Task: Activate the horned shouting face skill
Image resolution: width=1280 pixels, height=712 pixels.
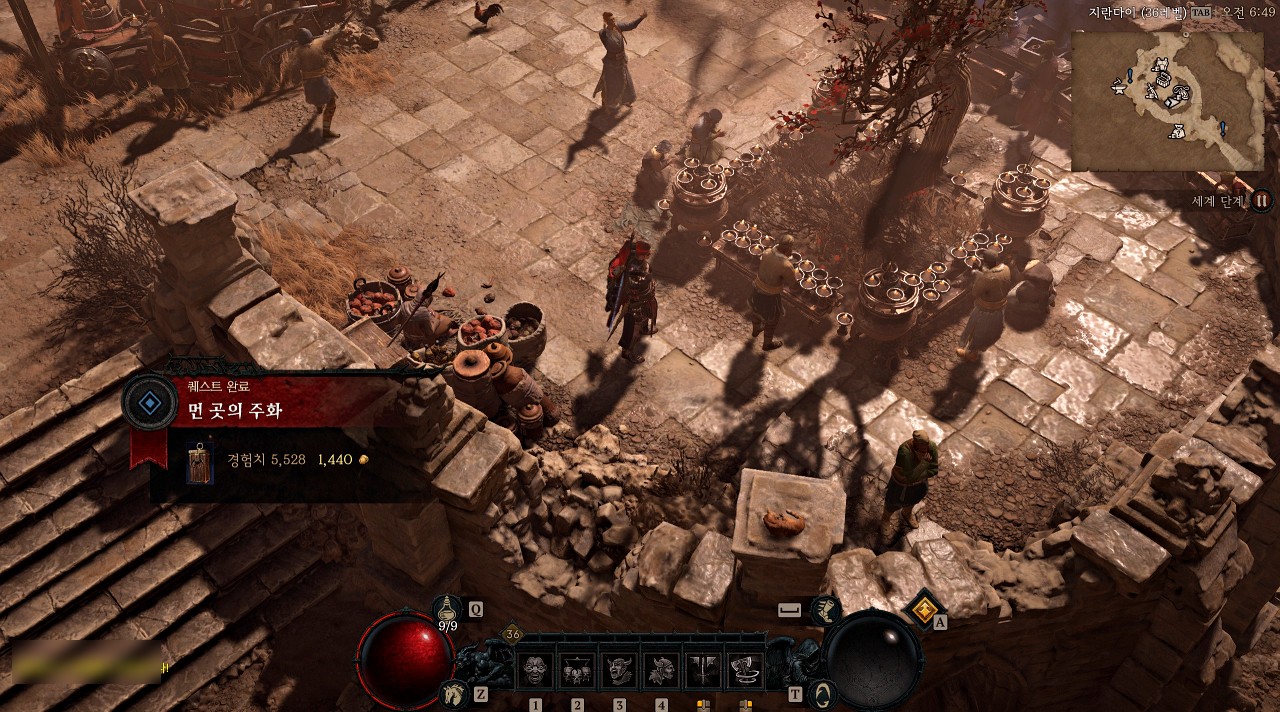Action: pyautogui.click(x=619, y=669)
